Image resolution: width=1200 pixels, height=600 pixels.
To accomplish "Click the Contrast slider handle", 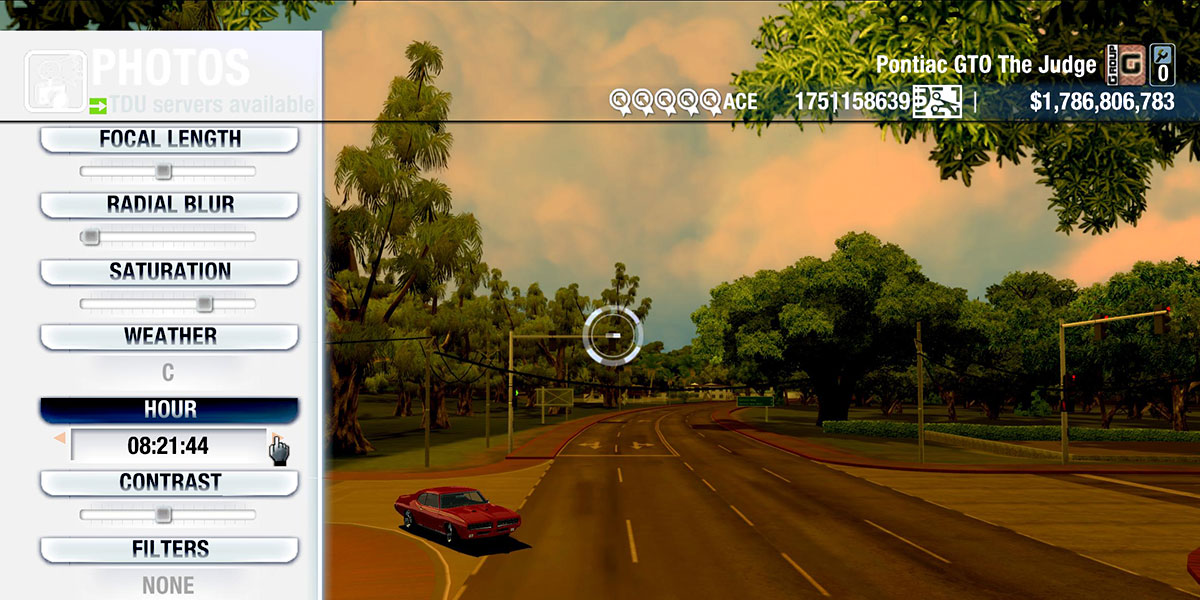I will [x=163, y=515].
